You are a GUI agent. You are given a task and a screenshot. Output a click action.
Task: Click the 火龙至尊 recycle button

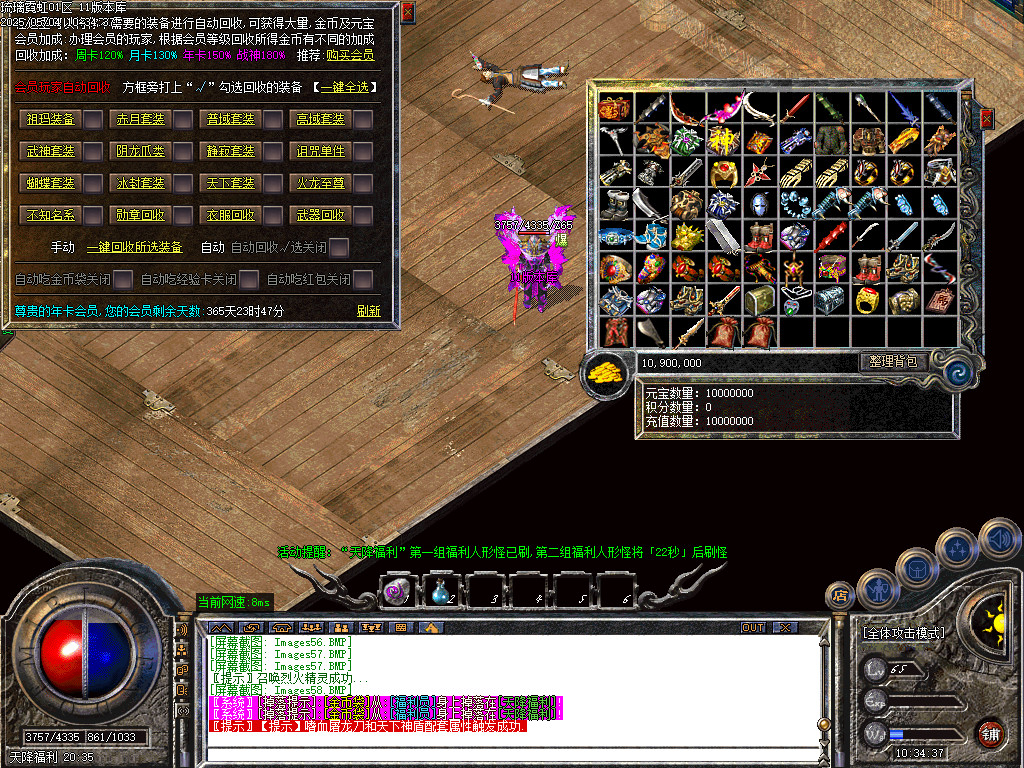pyautogui.click(x=320, y=184)
